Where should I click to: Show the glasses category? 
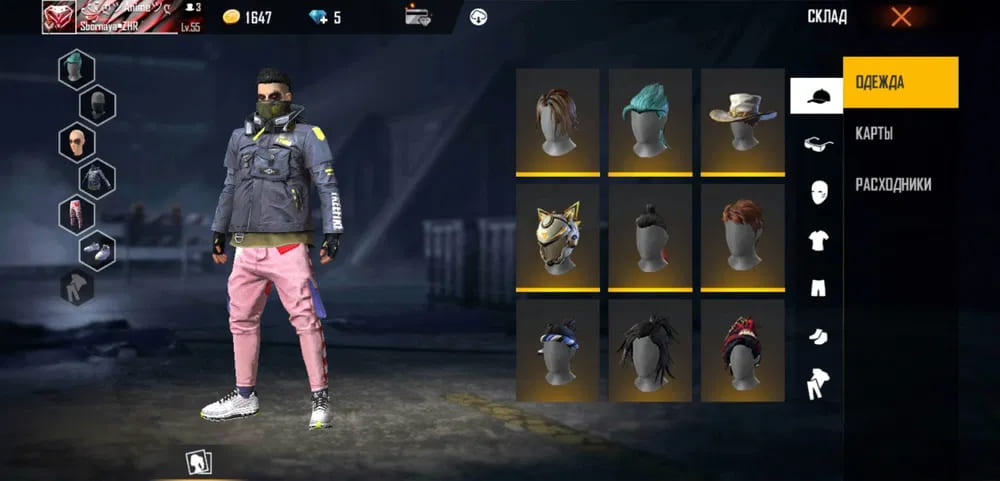coord(817,144)
